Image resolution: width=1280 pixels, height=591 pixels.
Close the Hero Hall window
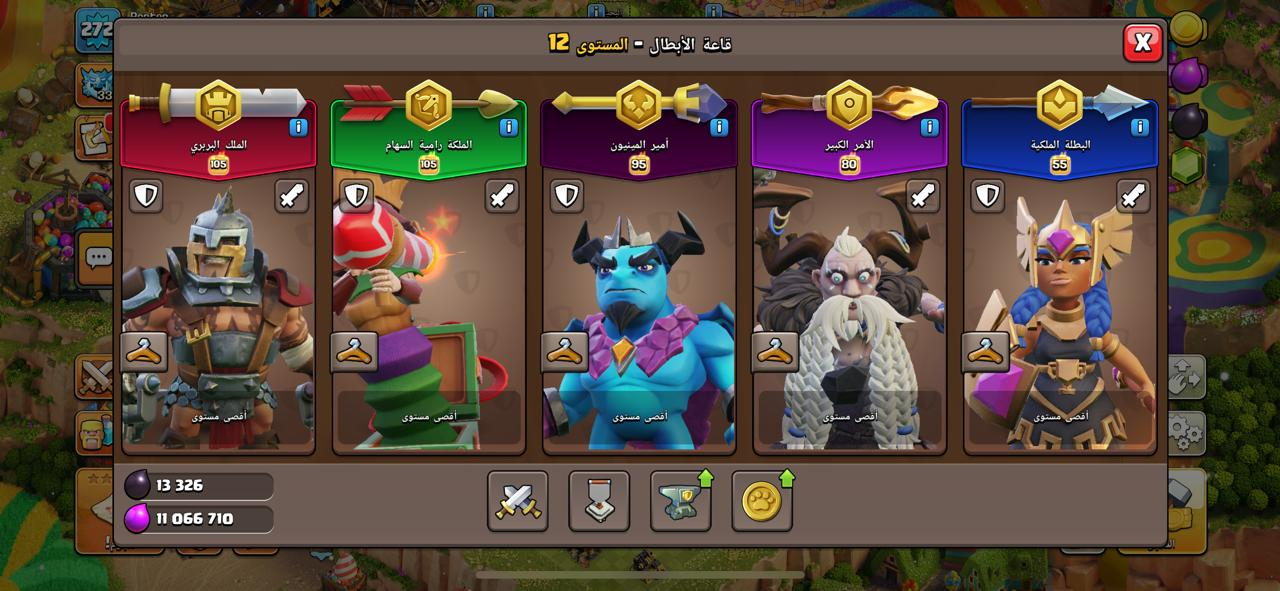[x=1142, y=42]
